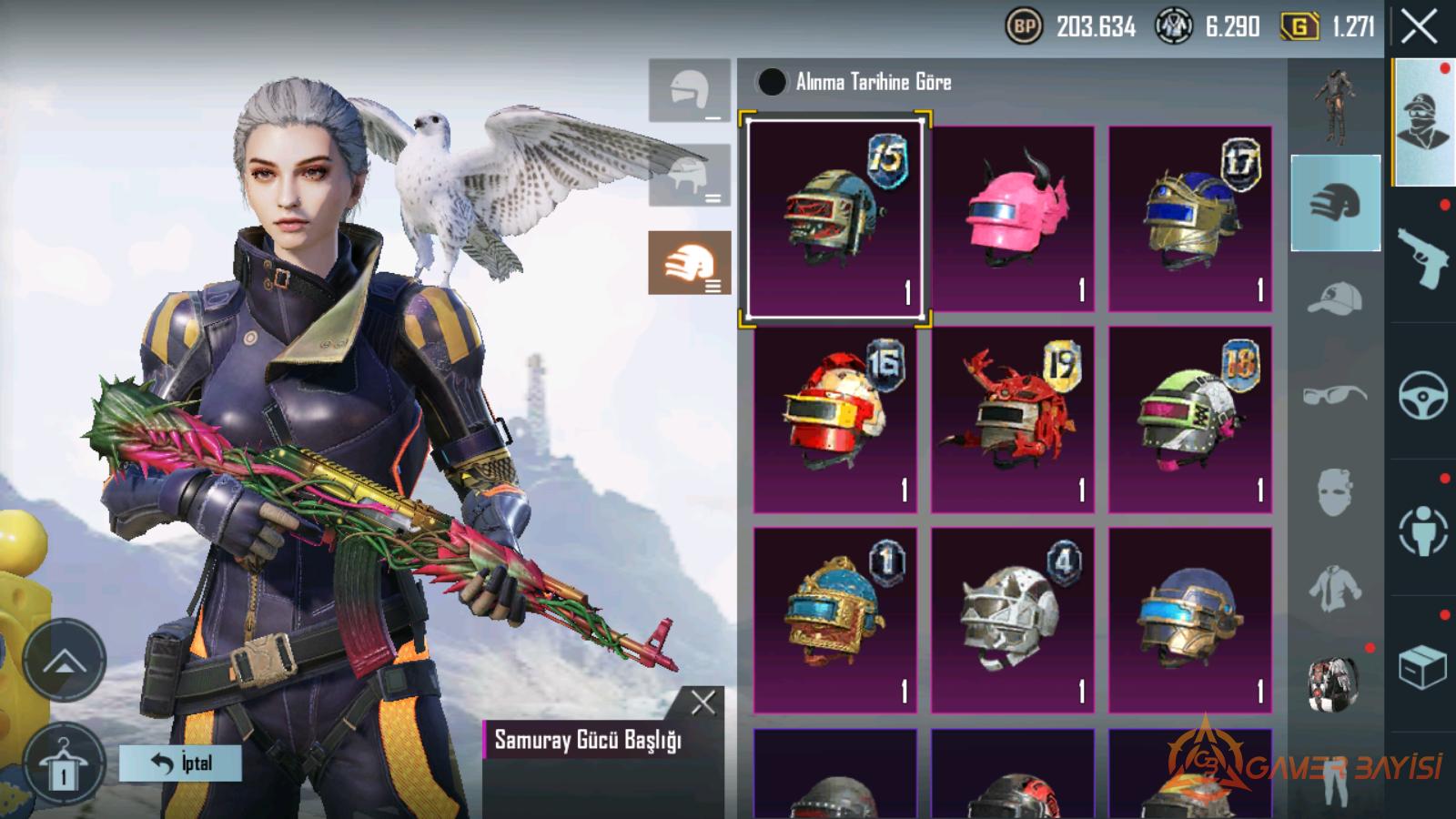Screen dimensions: 1456x819
Task: Open the face mask category
Action: tap(1335, 492)
